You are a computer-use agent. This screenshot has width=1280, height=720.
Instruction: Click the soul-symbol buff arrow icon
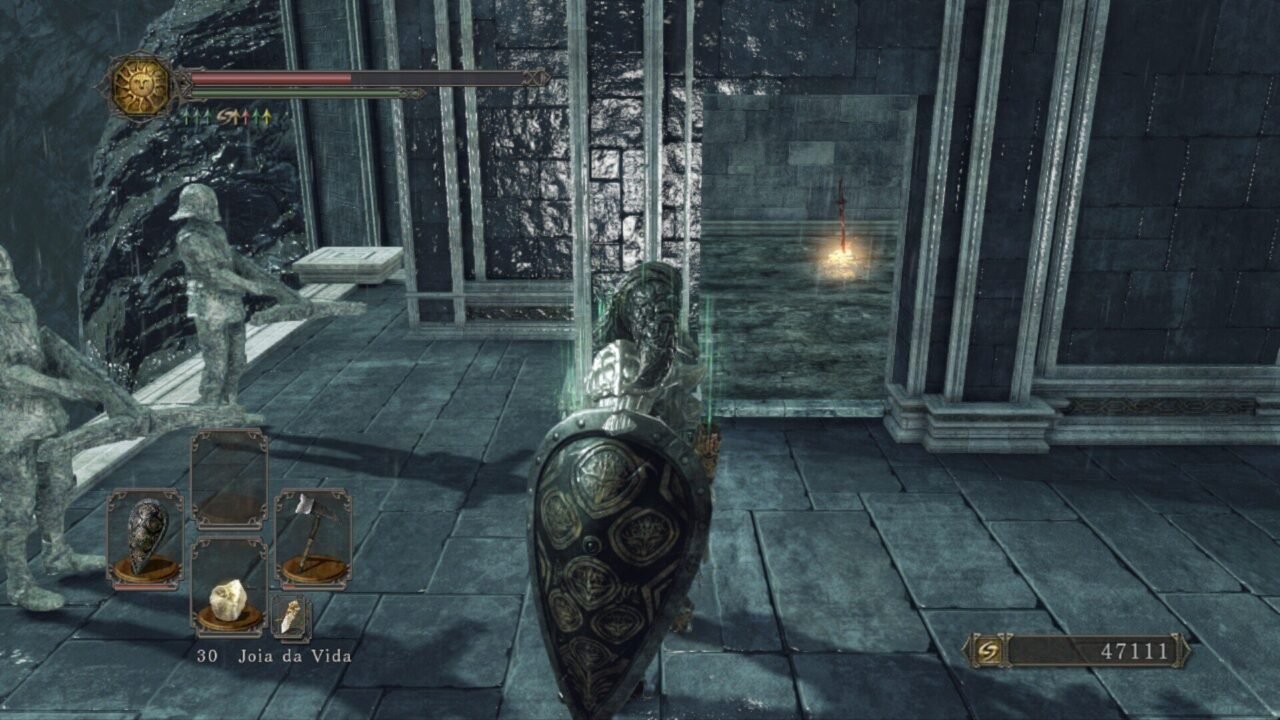tap(227, 118)
